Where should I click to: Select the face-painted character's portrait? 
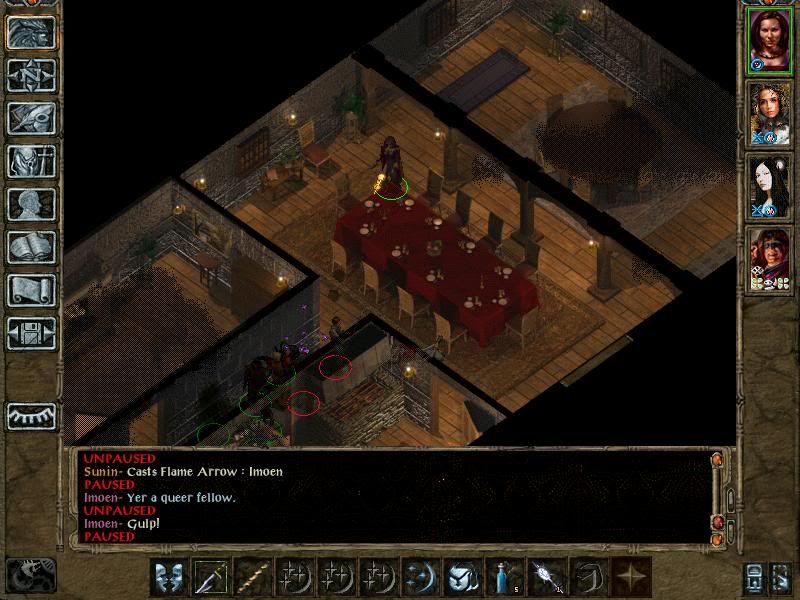tap(770, 260)
